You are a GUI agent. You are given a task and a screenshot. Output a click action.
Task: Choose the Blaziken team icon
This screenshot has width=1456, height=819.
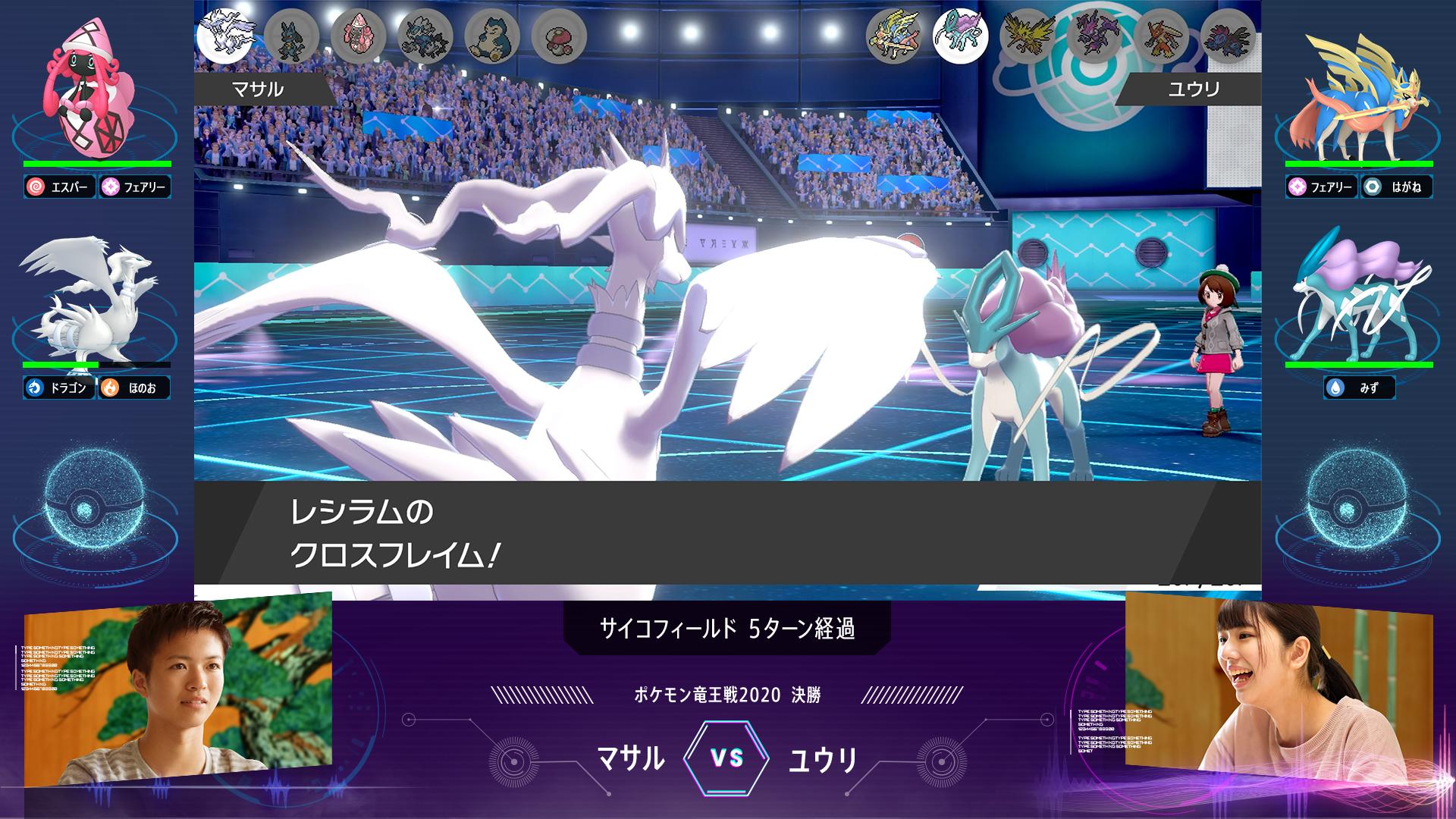[x=1161, y=36]
